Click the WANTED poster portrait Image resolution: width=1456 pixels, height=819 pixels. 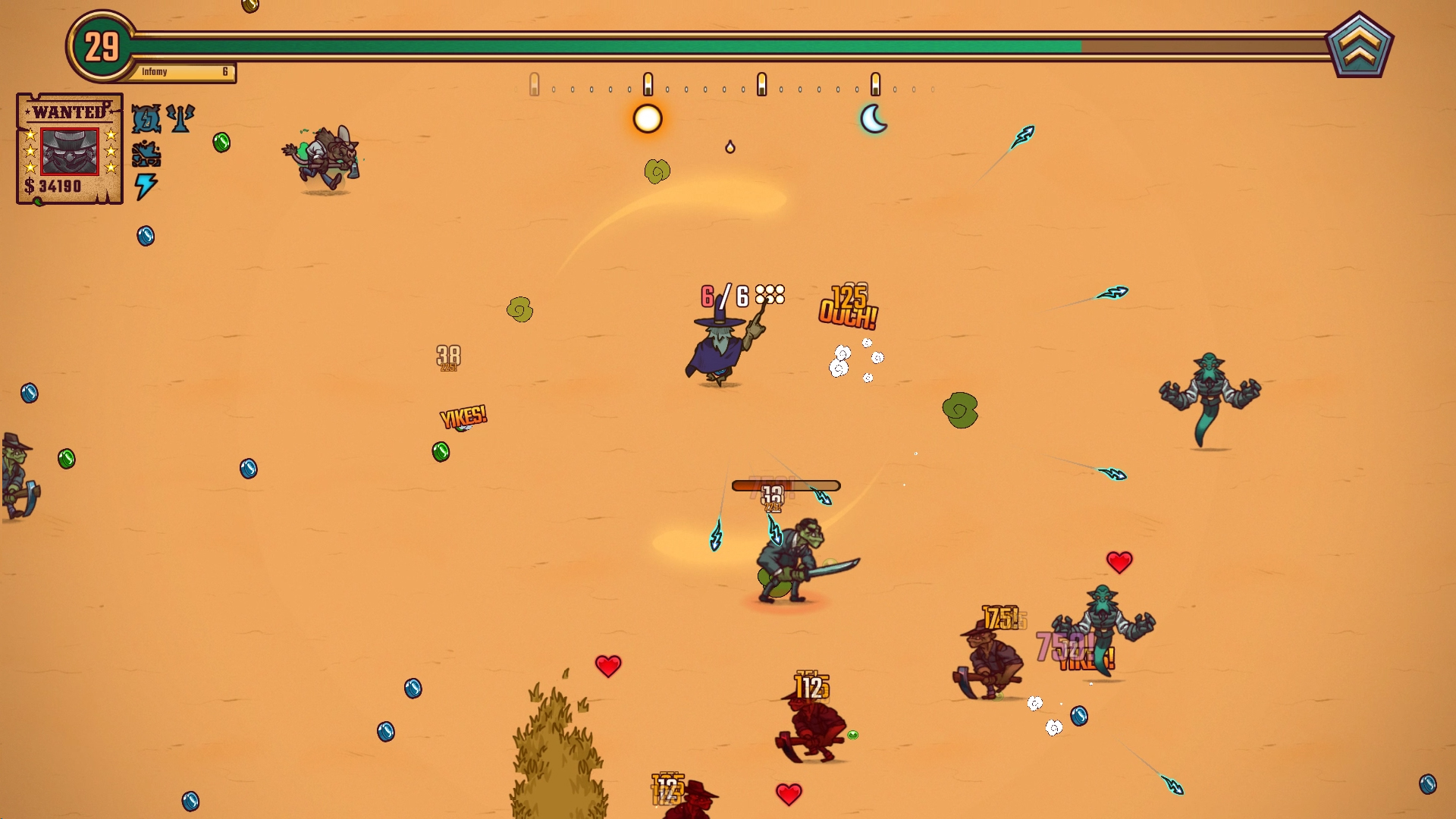coord(69,151)
